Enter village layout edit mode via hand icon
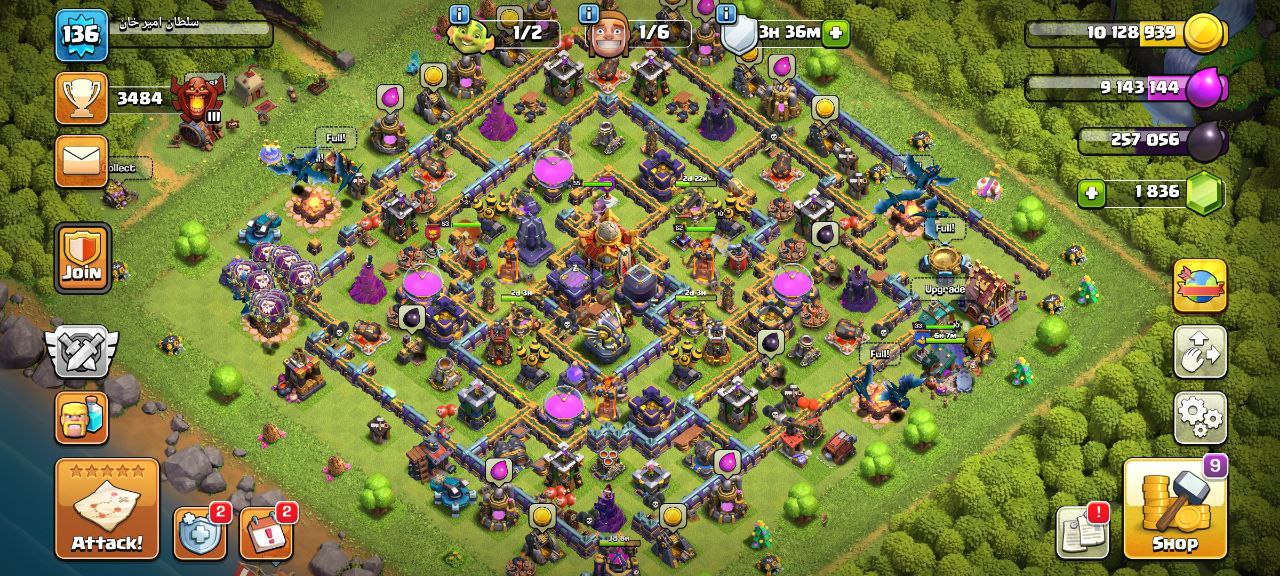Image resolution: width=1280 pixels, height=576 pixels. [x=1200, y=352]
